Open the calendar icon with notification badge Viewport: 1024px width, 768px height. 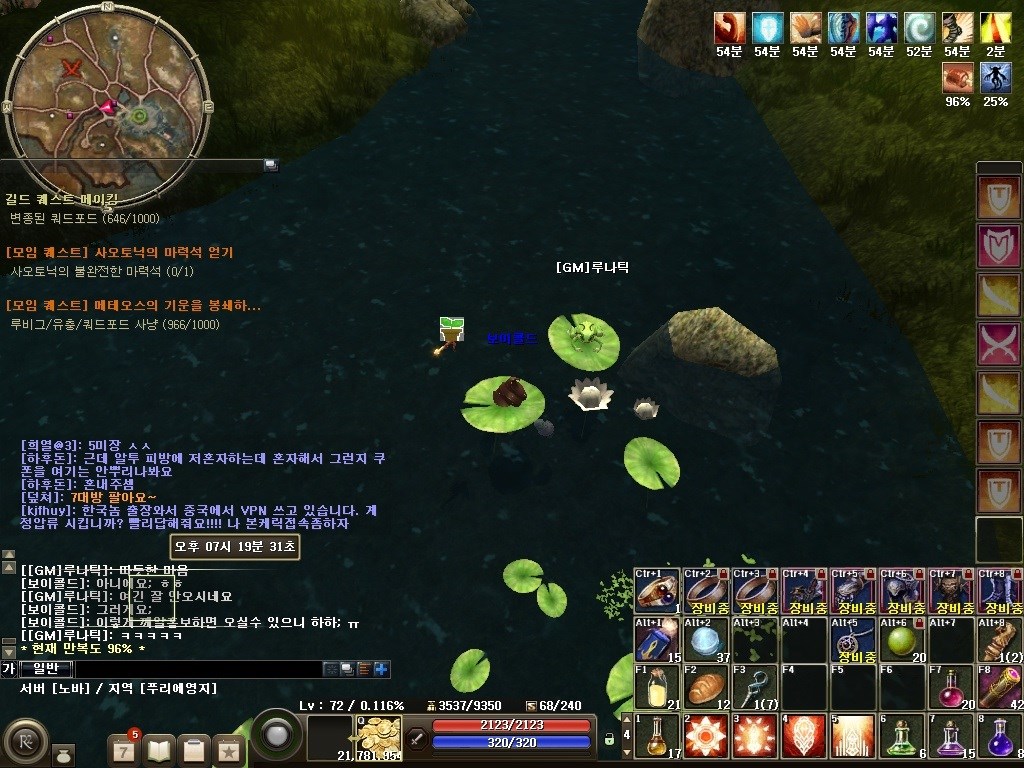(124, 748)
